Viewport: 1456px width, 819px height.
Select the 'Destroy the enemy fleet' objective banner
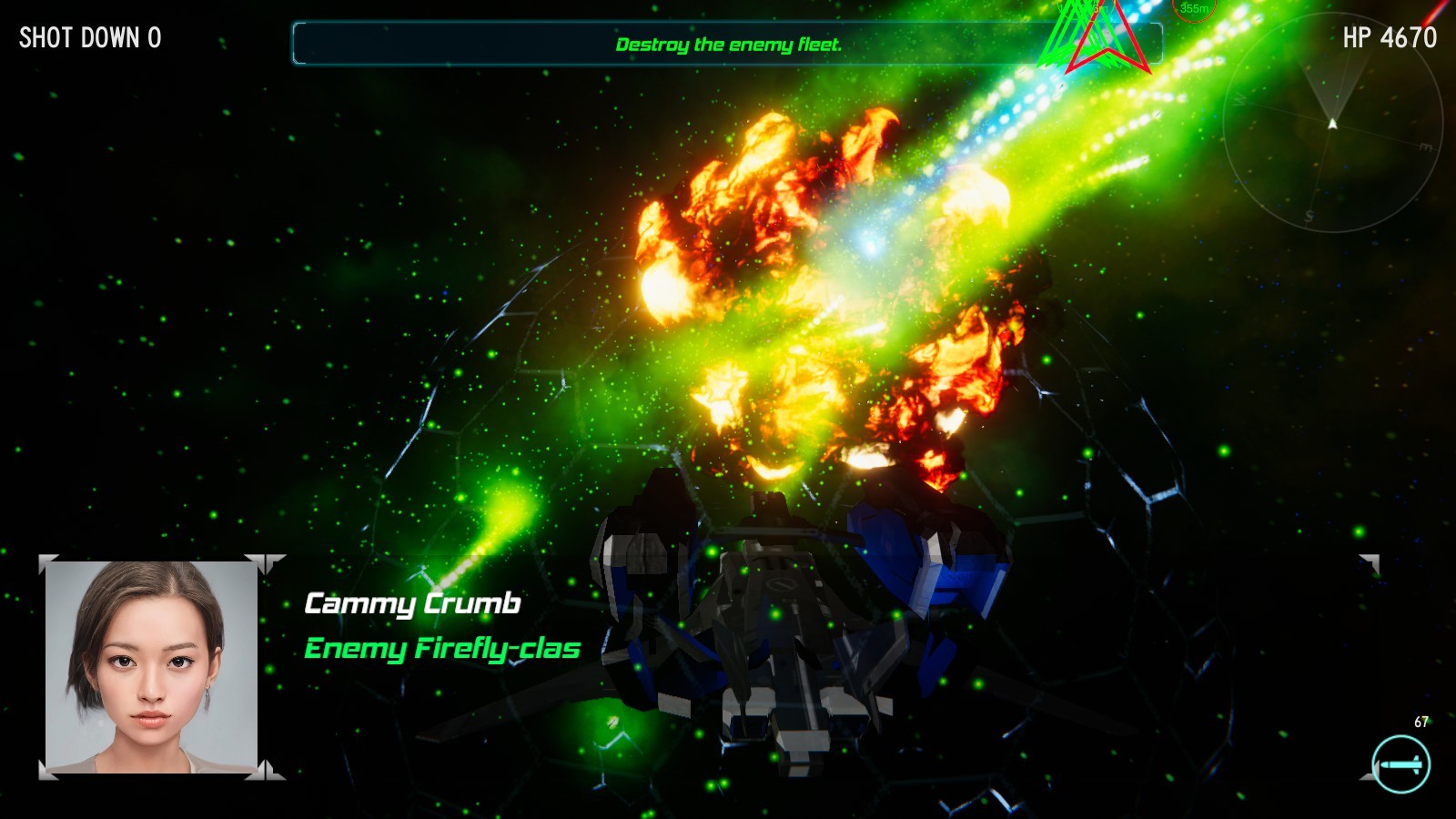[x=728, y=43]
